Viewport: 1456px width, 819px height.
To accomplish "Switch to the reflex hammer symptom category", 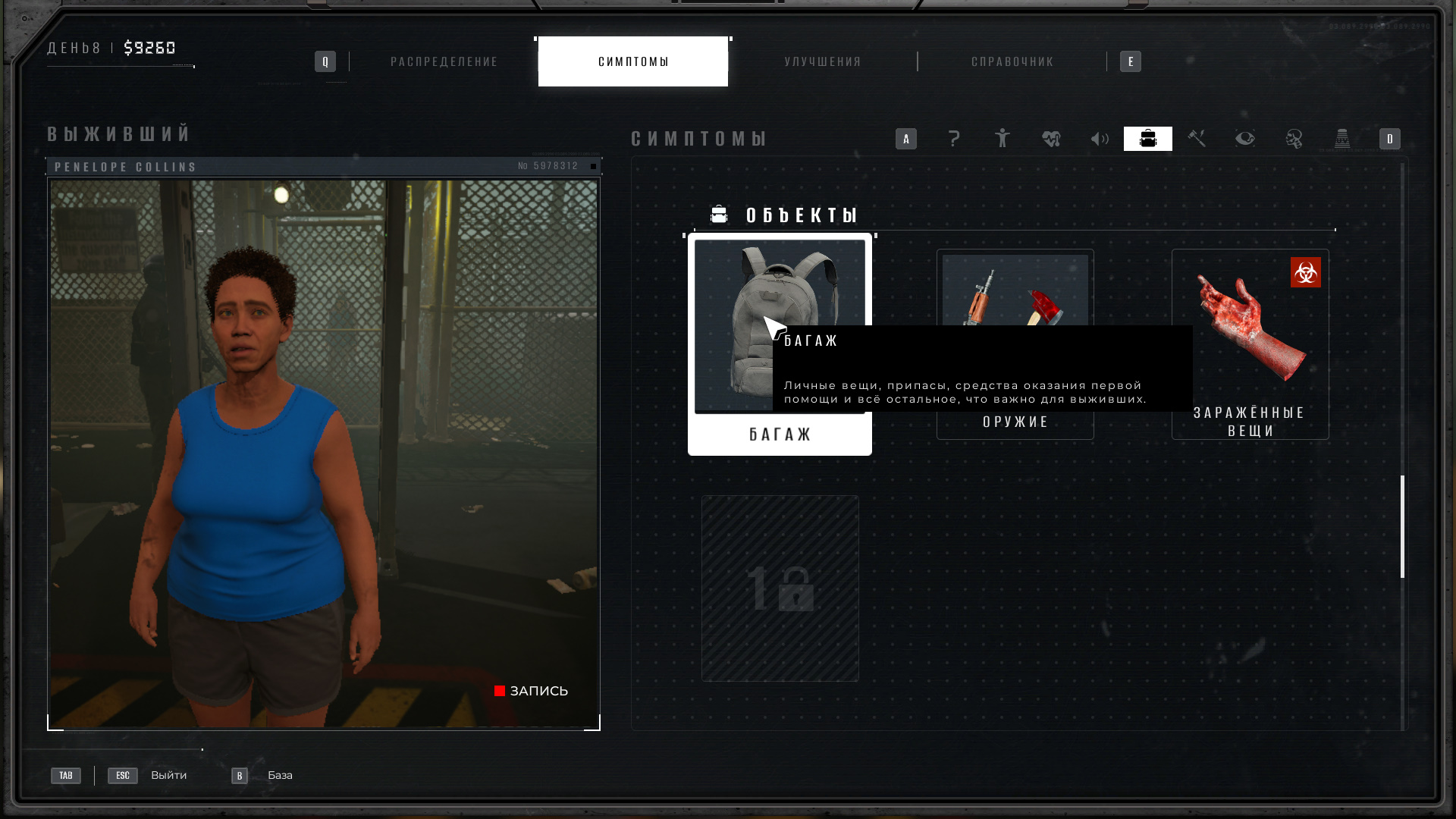I will pos(1197,139).
